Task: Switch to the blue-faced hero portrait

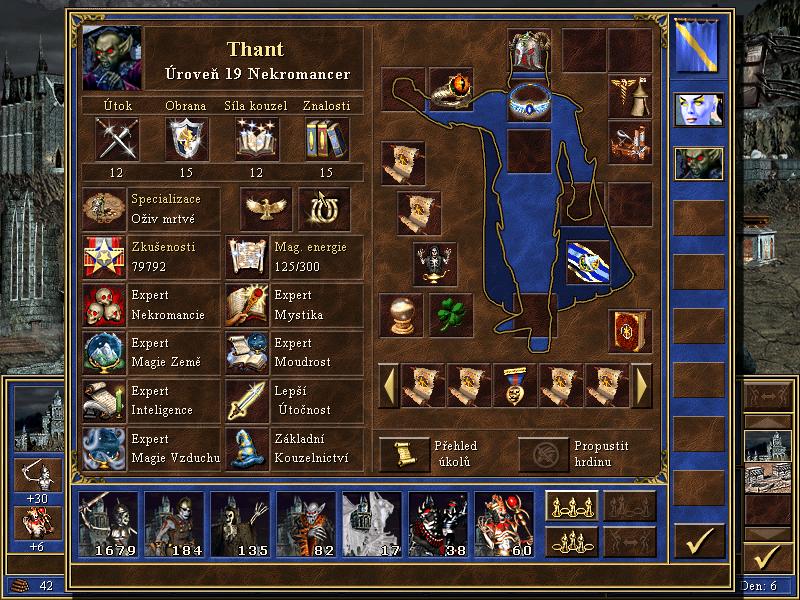Action: (x=698, y=111)
